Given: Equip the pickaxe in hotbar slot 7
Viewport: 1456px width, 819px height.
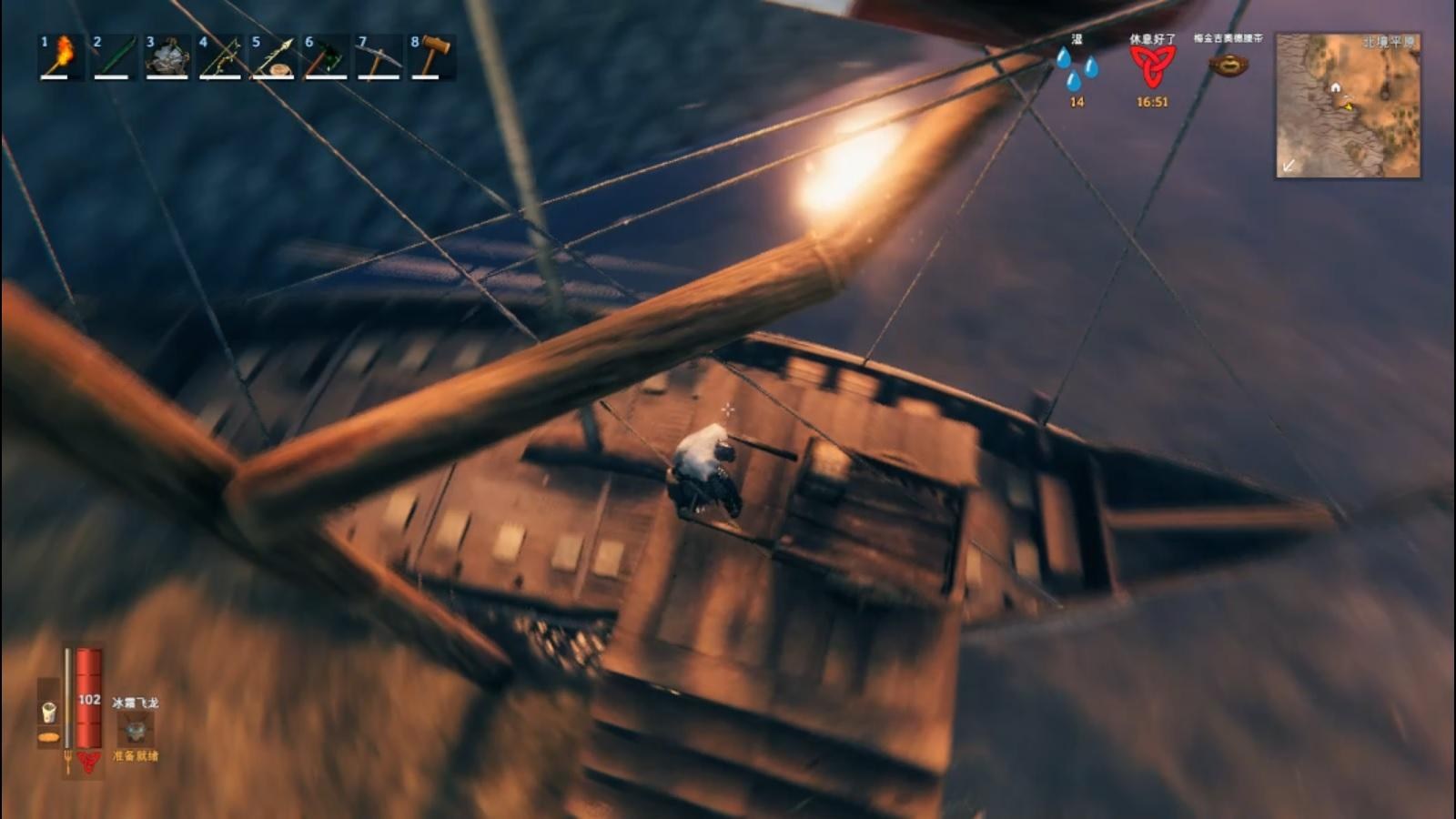Looking at the screenshot, I should coord(379,56).
